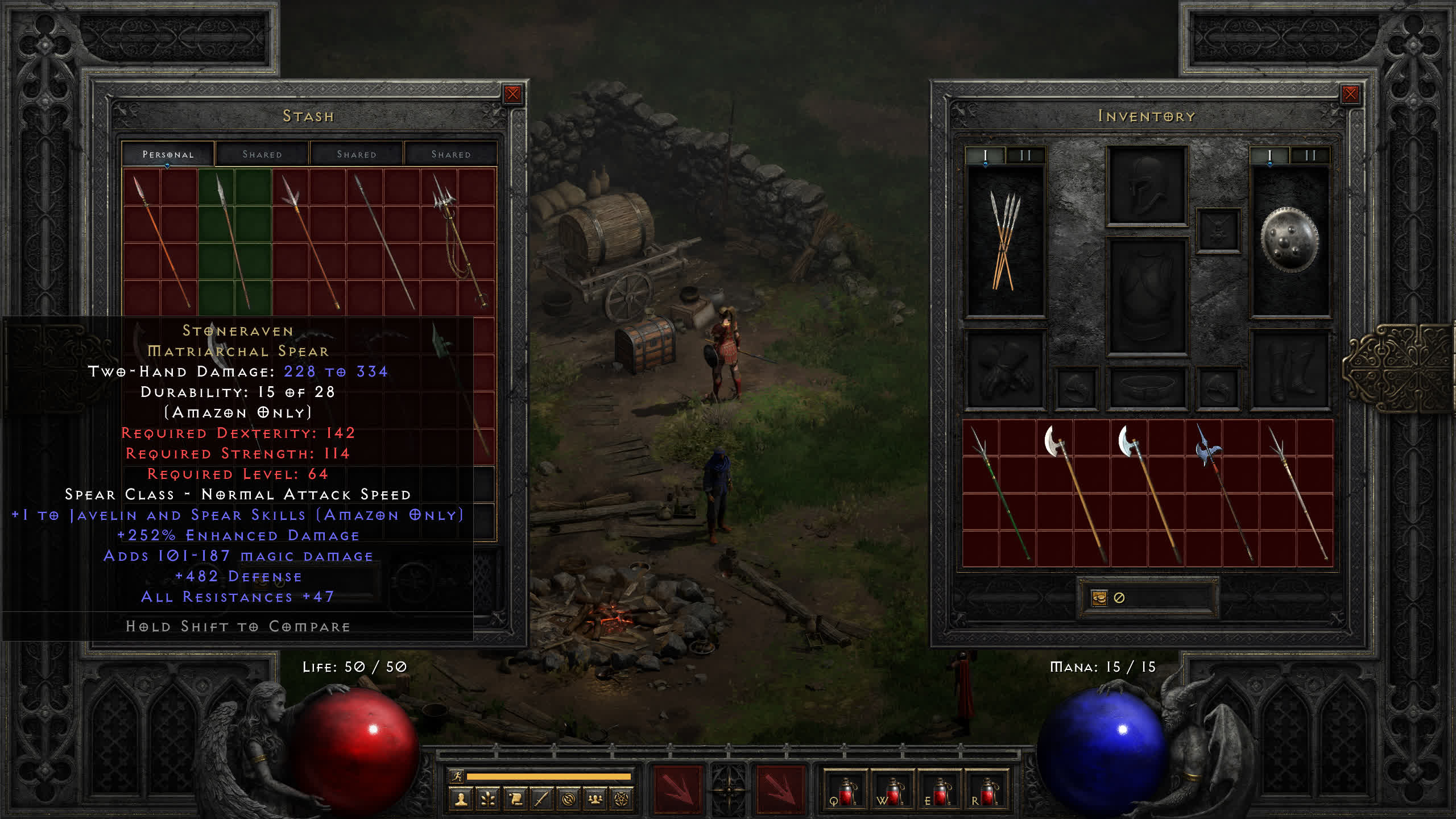
Task: Open the skill tree icon
Action: click(488, 800)
